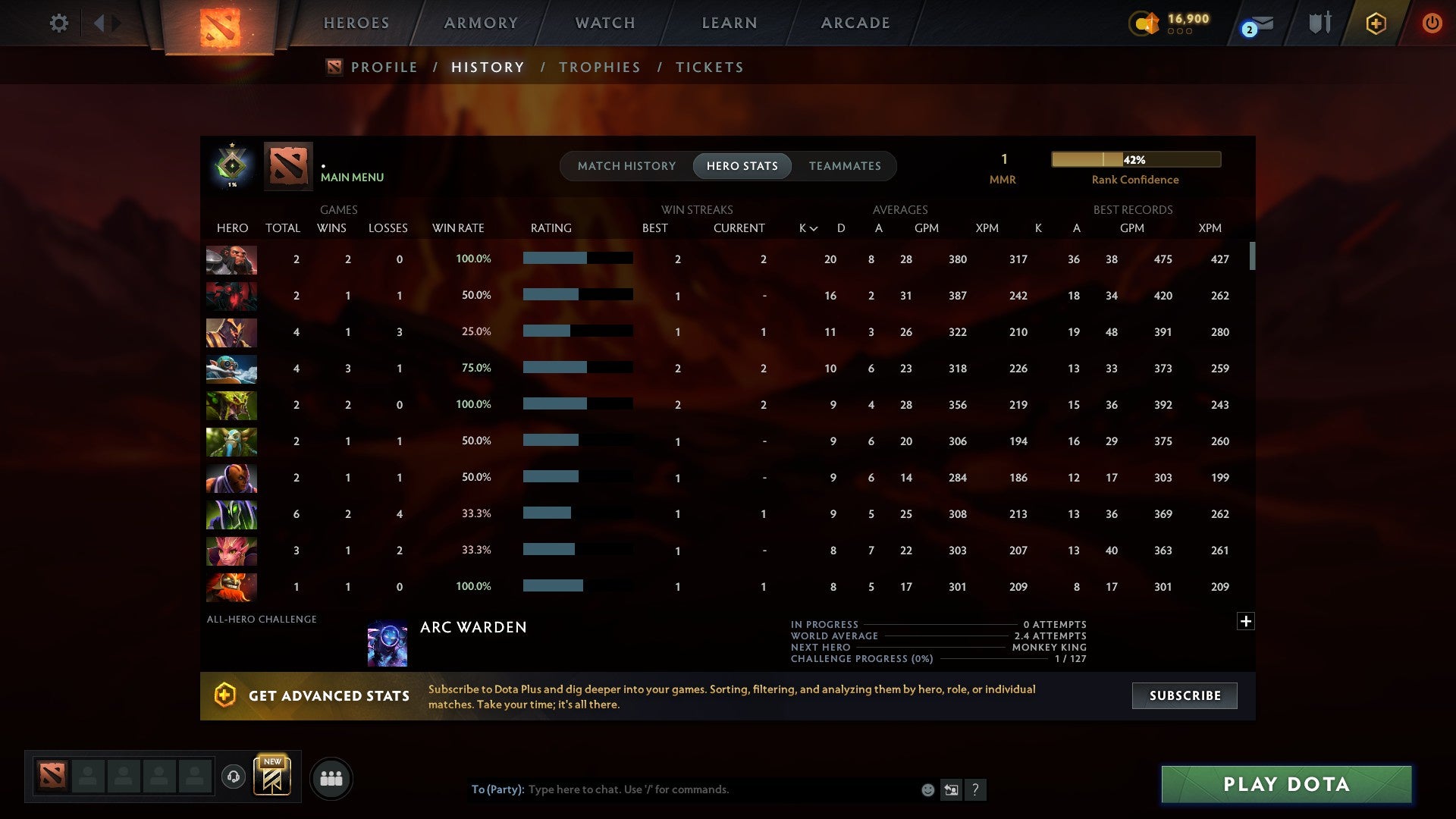Open Dota Plus via the hexagon plus icon
The height and width of the screenshot is (819, 1456).
[x=1376, y=24]
